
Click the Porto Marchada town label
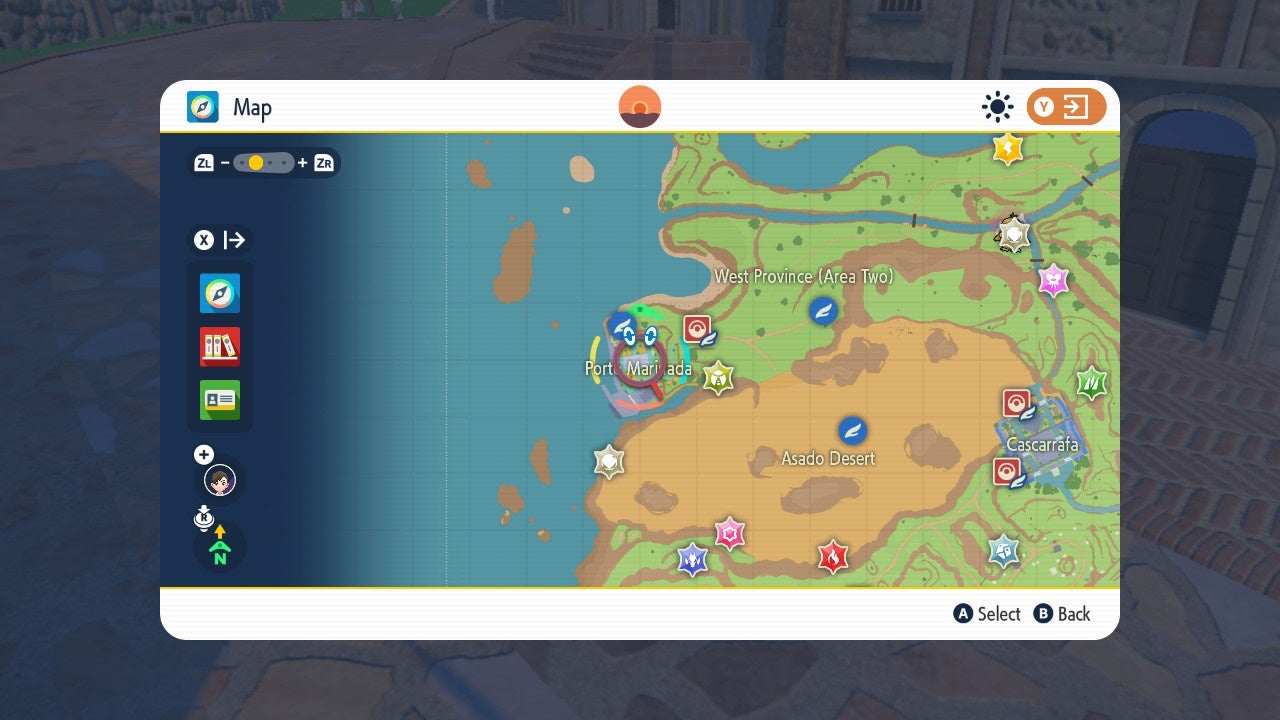(x=638, y=368)
